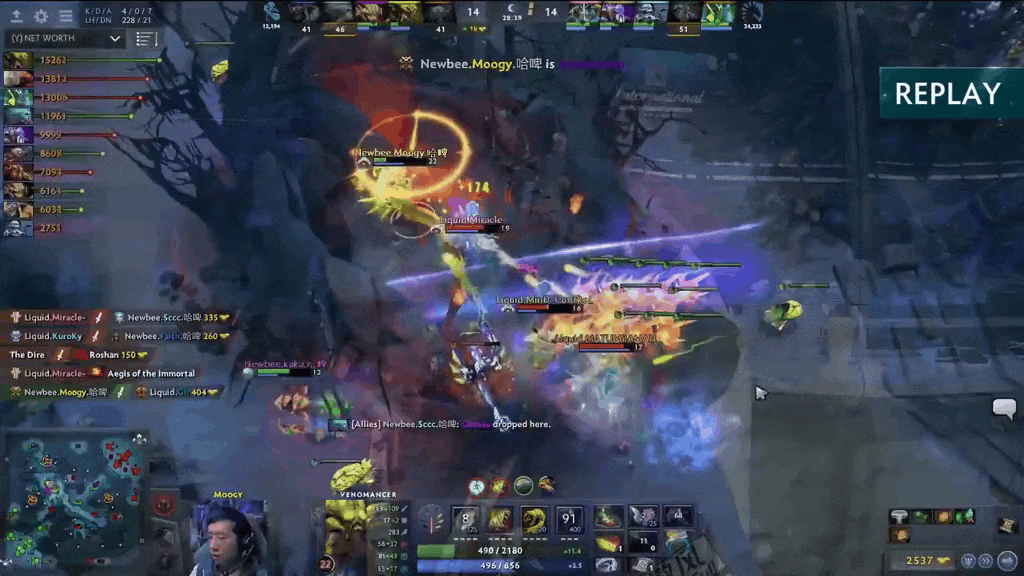This screenshot has height=576, width=1024.
Task: Open the settings gear icon
Action: click(41, 16)
